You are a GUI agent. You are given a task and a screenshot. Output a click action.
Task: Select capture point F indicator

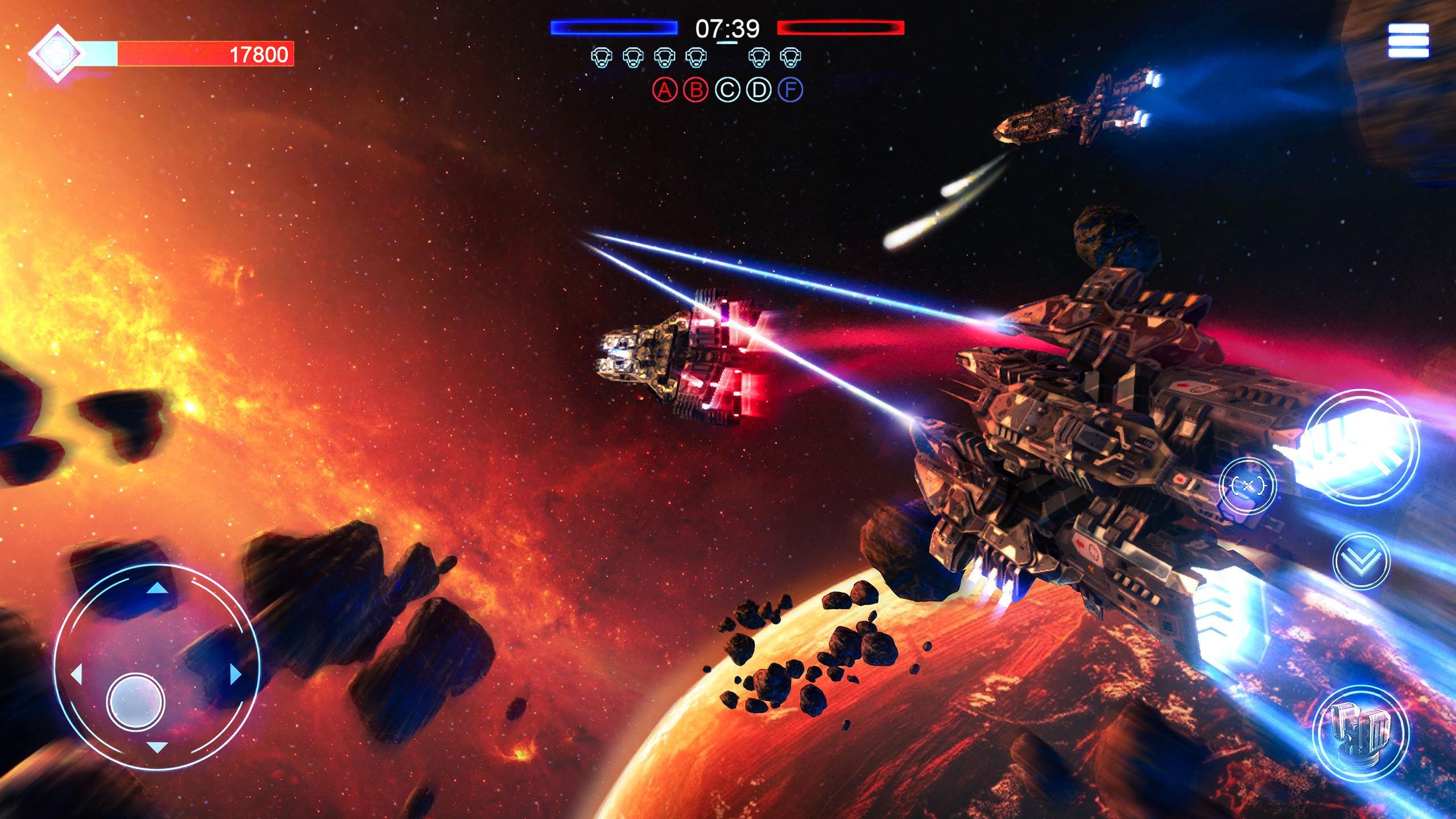pyautogui.click(x=791, y=89)
